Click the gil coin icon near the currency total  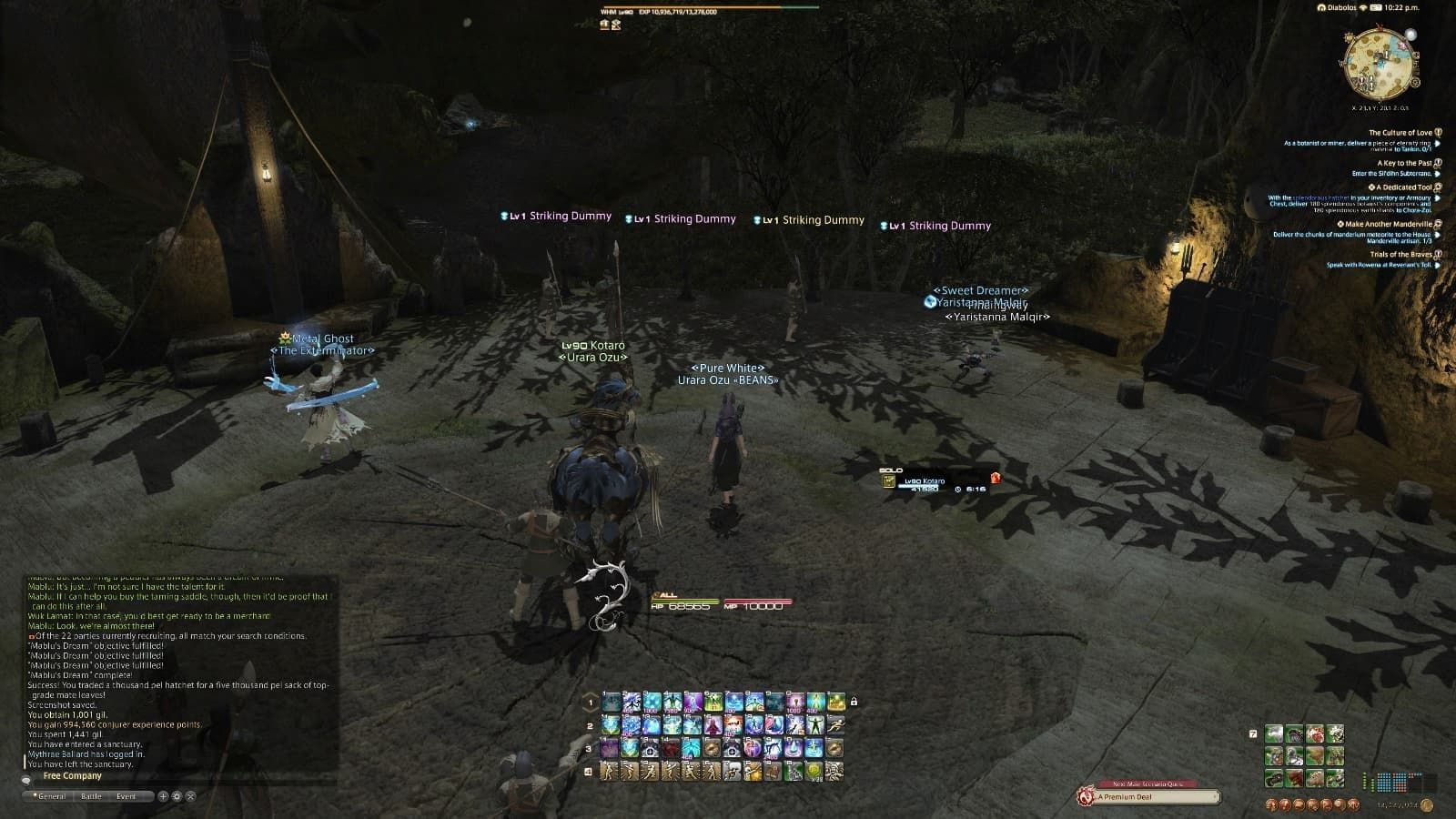[1427, 804]
